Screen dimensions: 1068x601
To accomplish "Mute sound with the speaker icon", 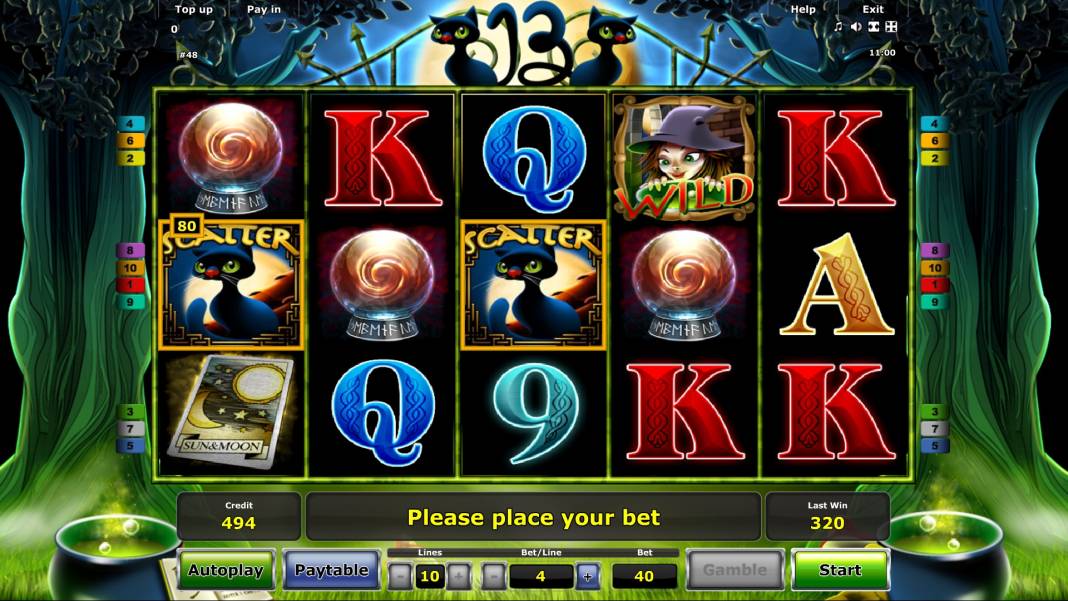I will [855, 27].
